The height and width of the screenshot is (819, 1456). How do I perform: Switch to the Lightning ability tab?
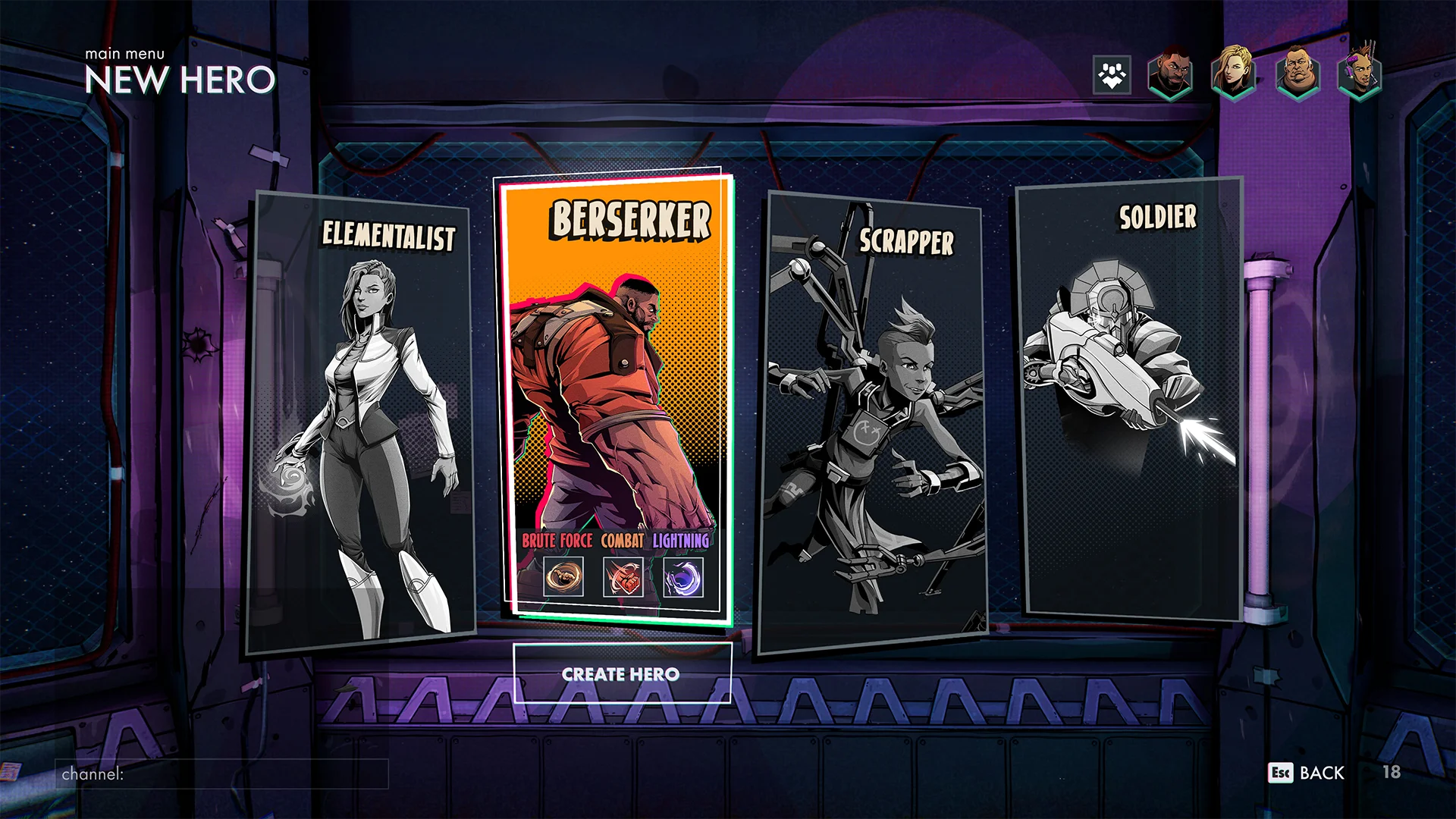(683, 541)
